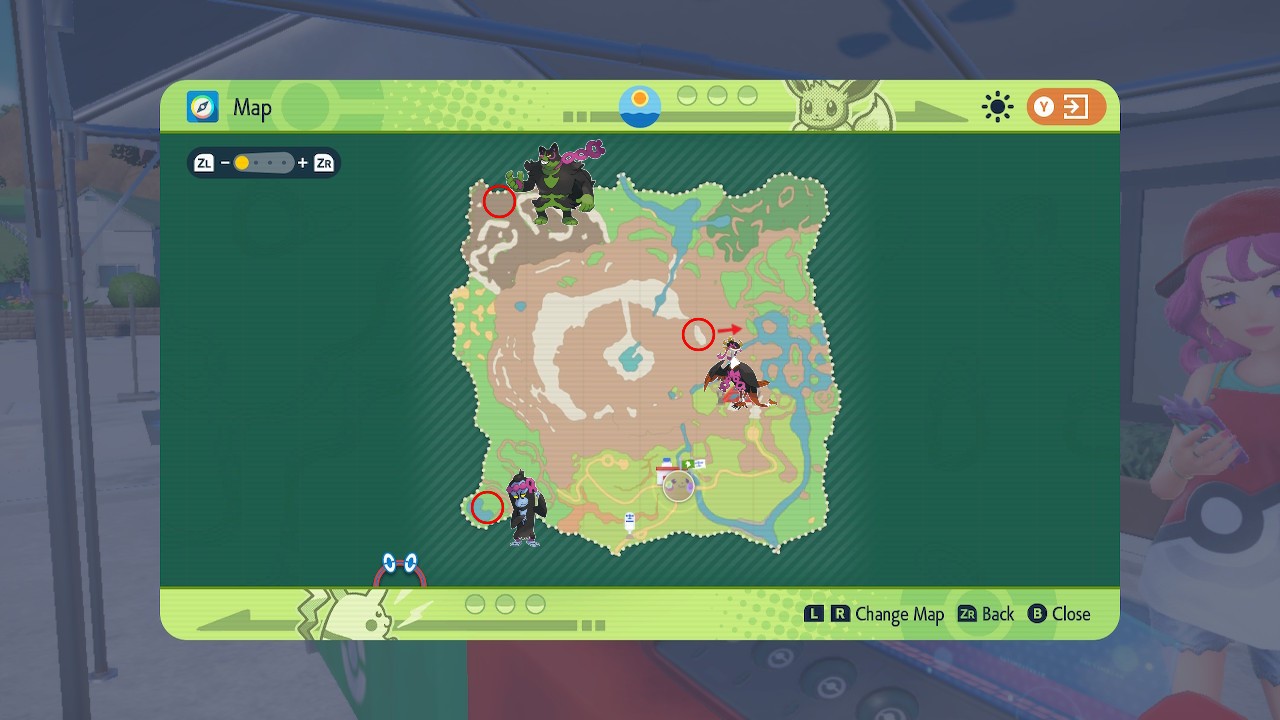Screen dimensions: 1280x720
Task: Click the white flag marker beside the town
Action: click(x=700, y=464)
